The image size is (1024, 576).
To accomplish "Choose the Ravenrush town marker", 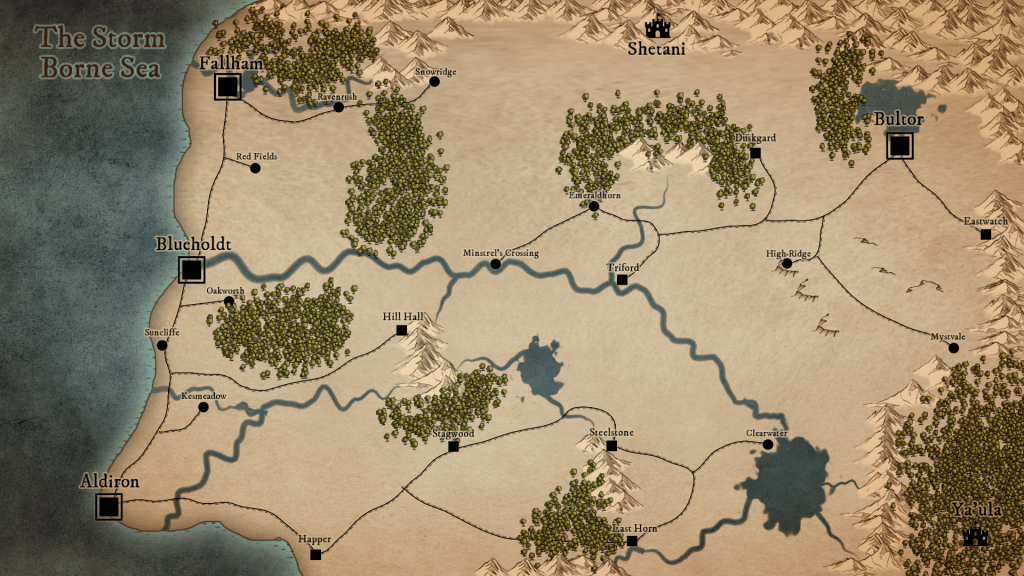I will click(x=339, y=107).
